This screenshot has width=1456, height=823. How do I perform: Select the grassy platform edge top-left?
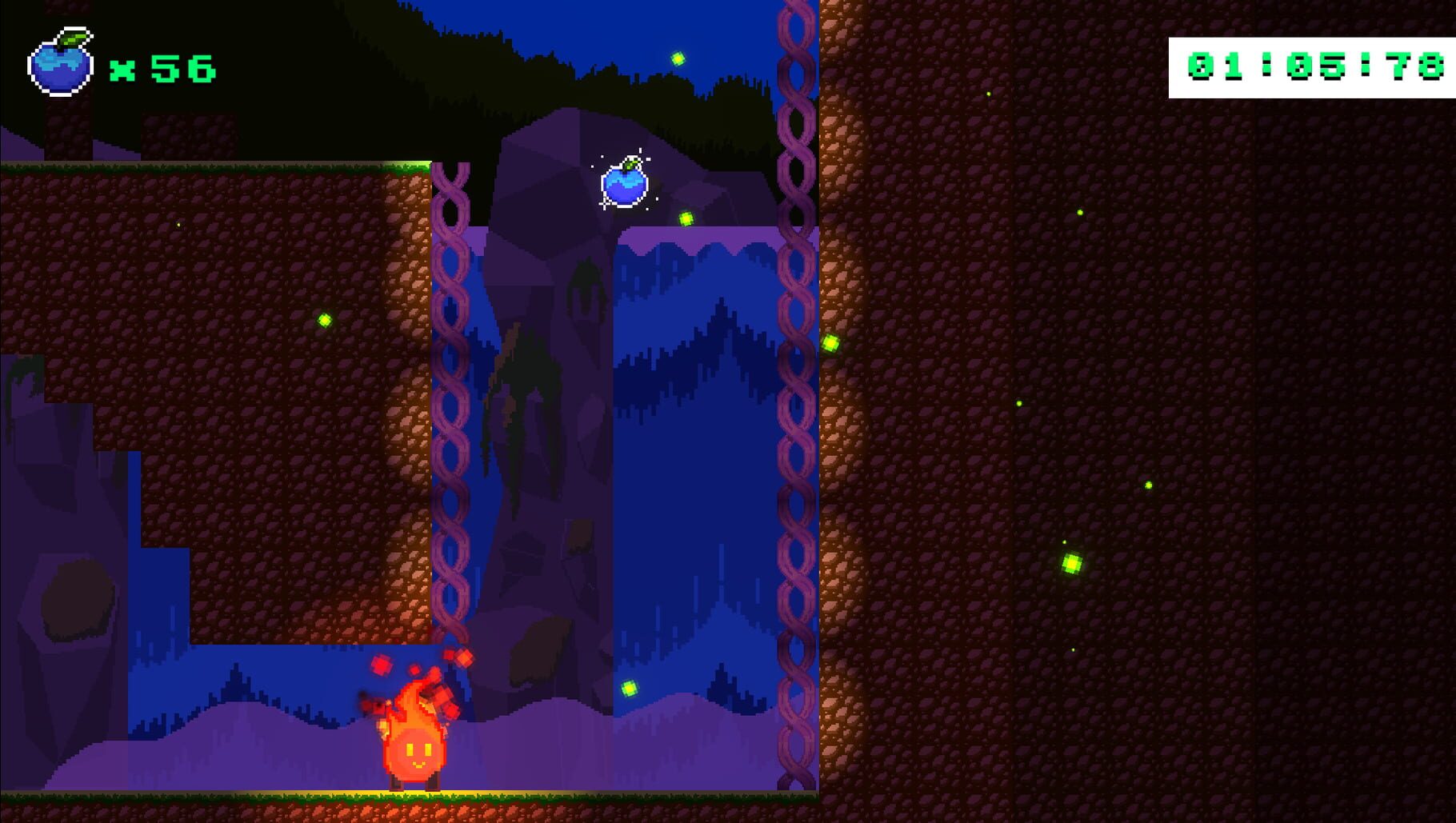click(x=216, y=168)
